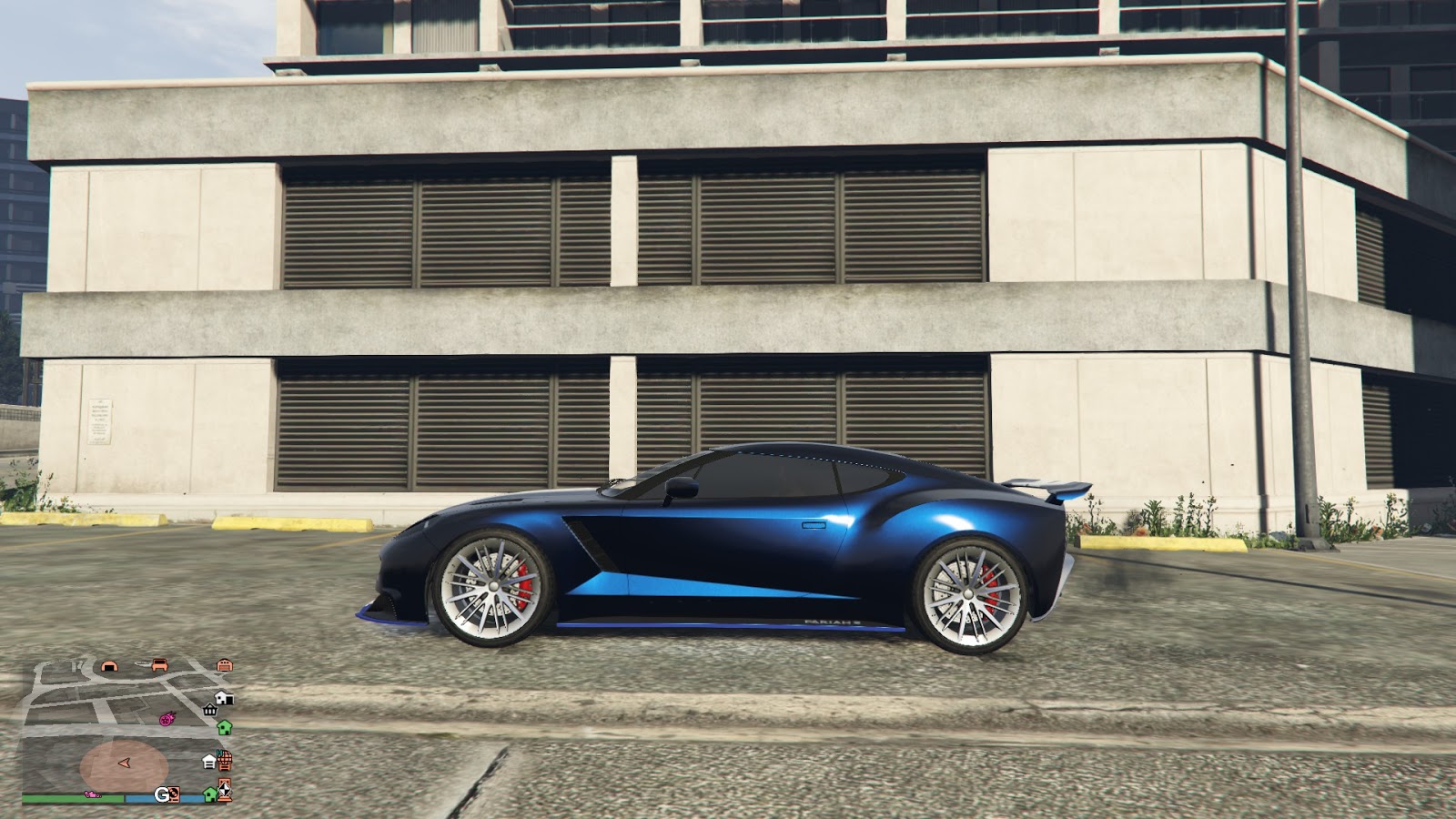This screenshot has height=819, width=1456.
Task: Click the orange globe website blip
Action: click(226, 759)
